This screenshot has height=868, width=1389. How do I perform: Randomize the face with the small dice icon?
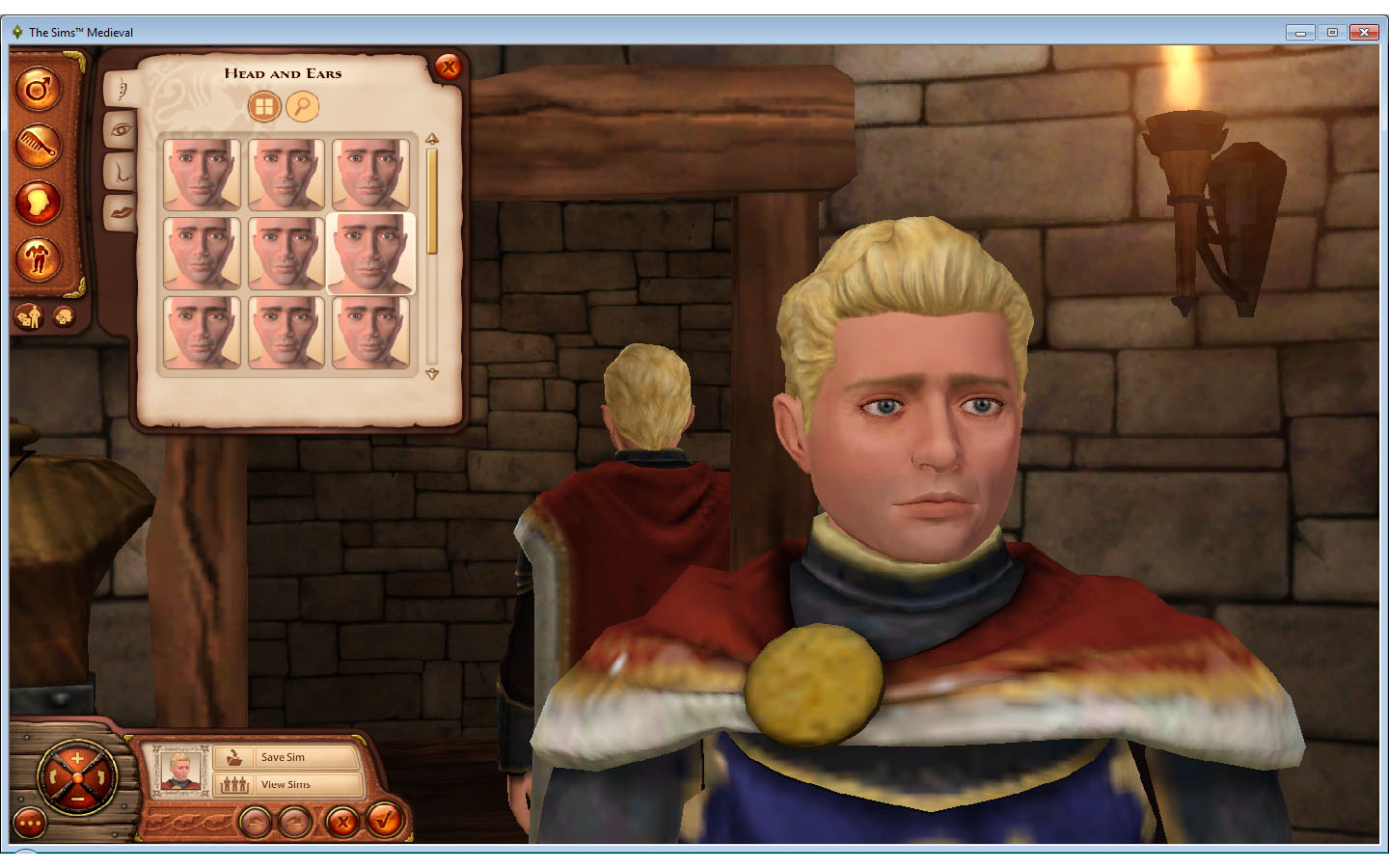click(64, 315)
